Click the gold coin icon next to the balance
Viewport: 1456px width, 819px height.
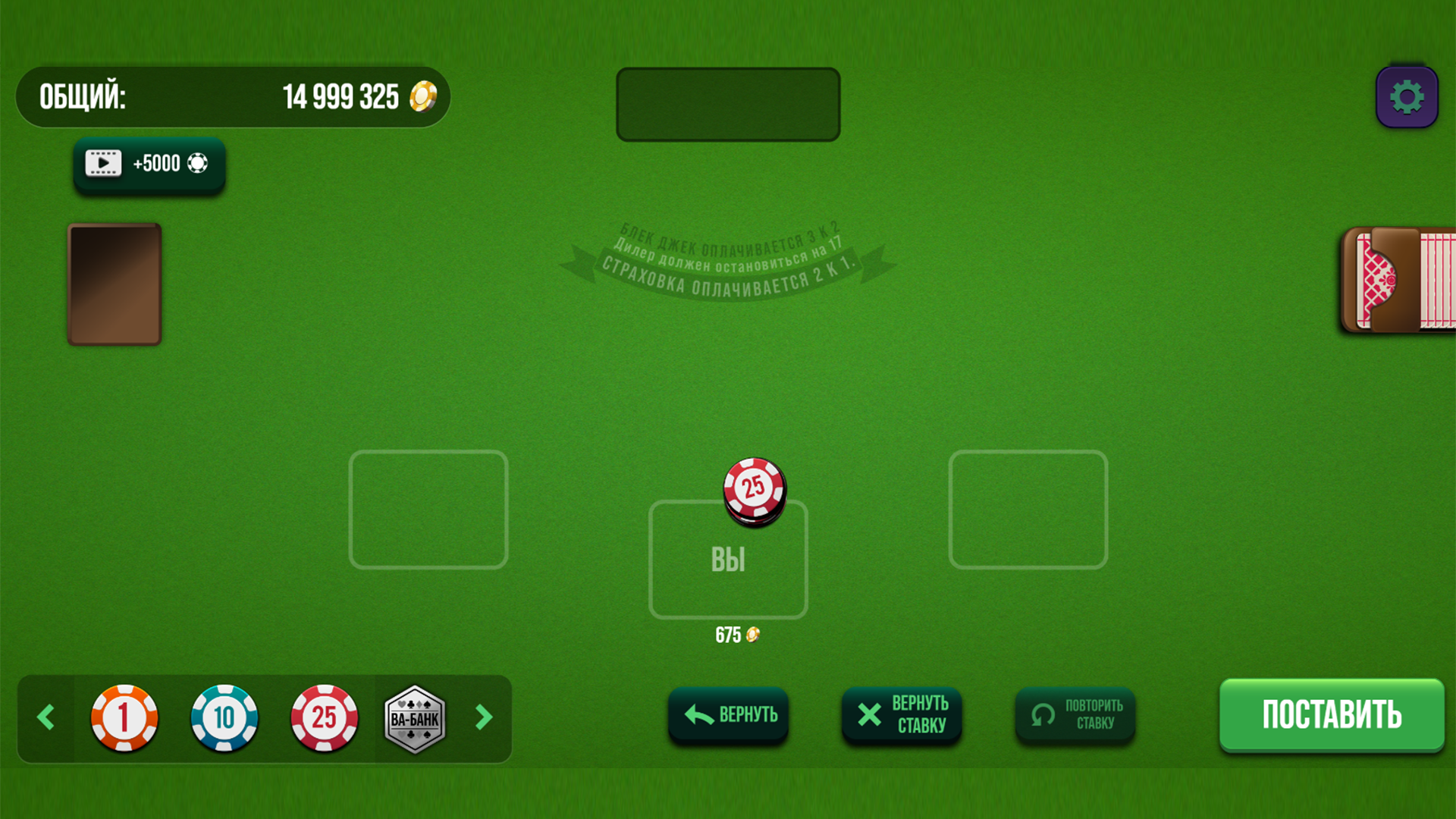tap(422, 96)
